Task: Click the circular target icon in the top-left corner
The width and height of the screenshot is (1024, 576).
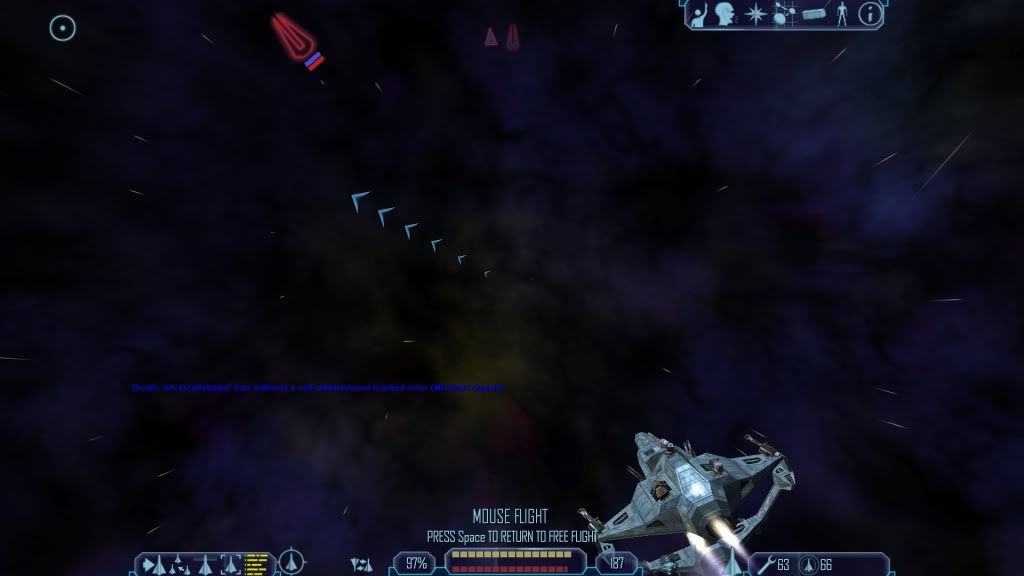Action: [63, 28]
